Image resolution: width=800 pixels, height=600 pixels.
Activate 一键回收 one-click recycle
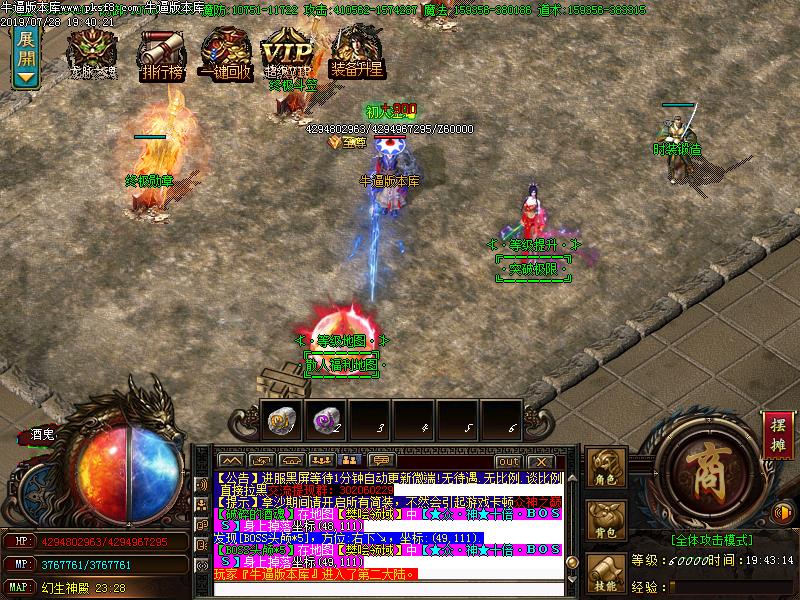tap(226, 52)
